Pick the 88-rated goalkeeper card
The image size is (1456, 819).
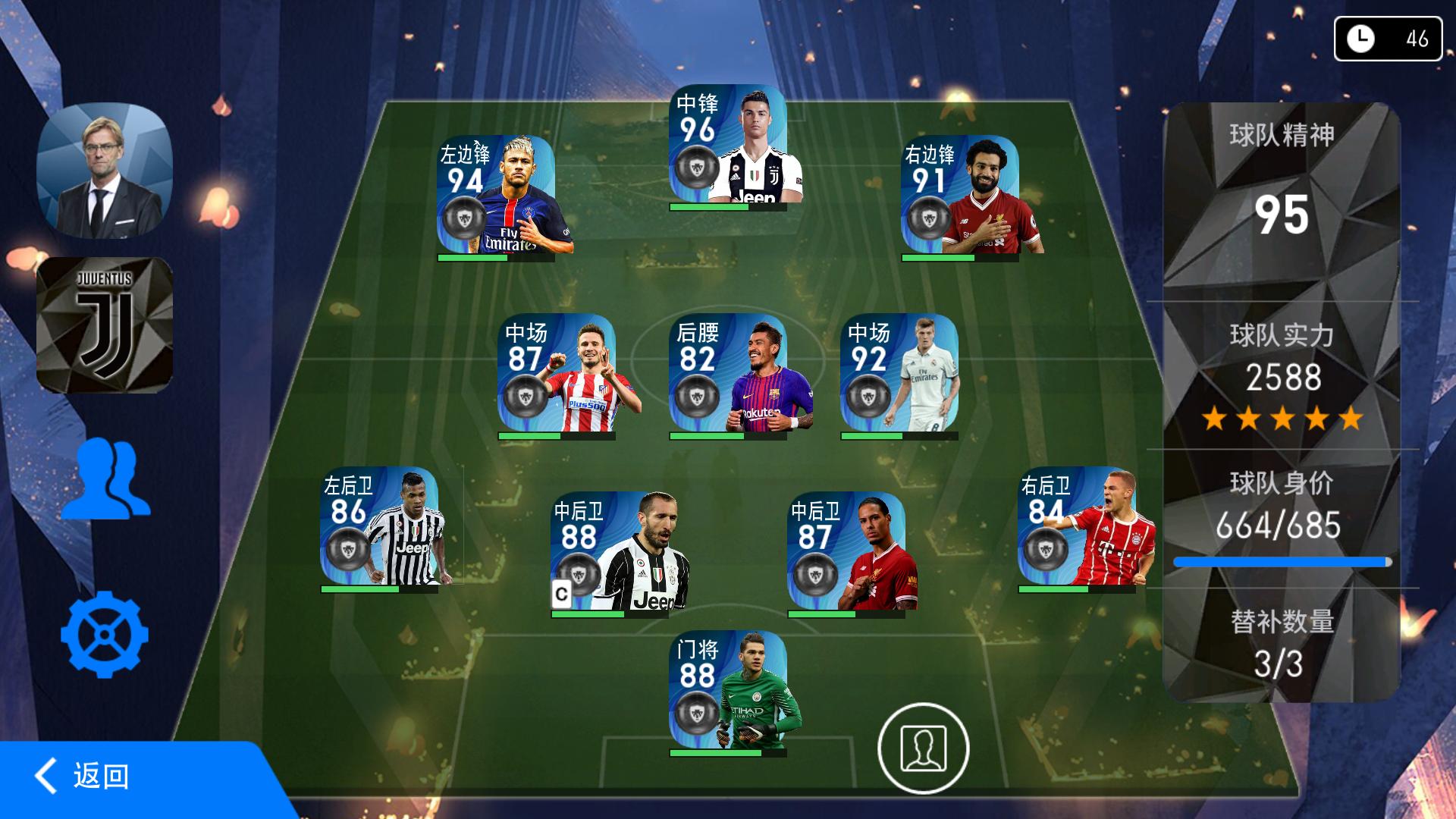[x=728, y=690]
